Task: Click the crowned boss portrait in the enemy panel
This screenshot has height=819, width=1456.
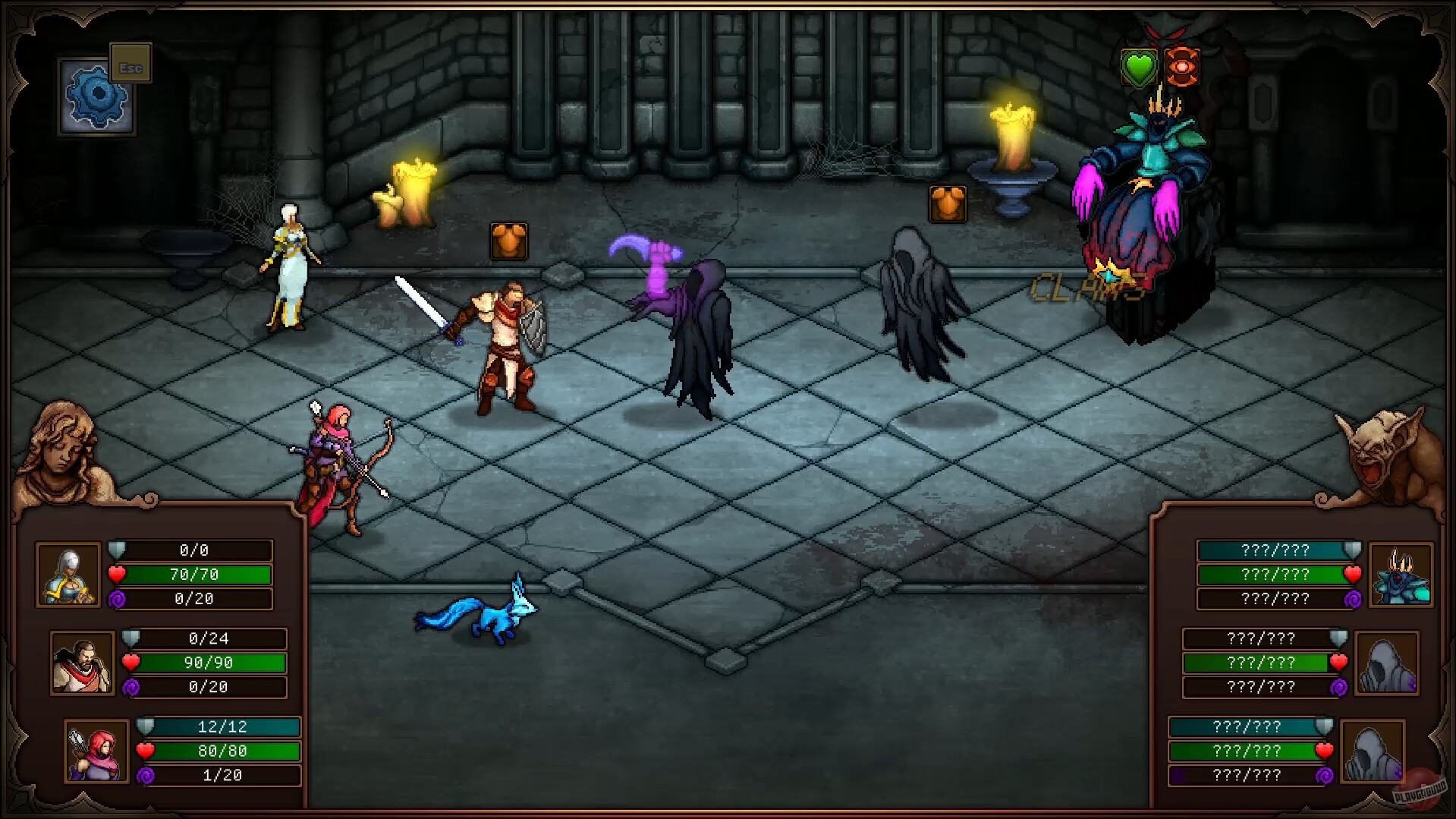Action: [x=1402, y=575]
